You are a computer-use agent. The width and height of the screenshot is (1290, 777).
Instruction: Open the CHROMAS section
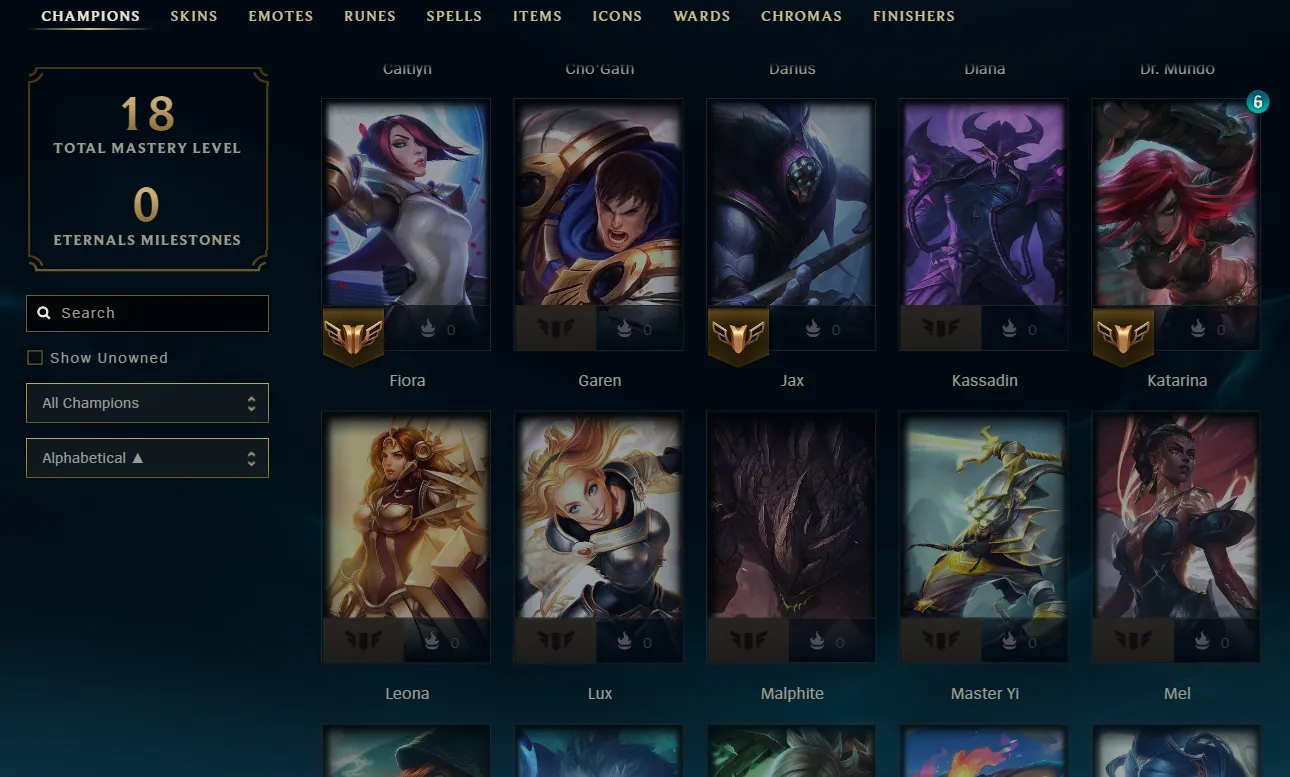coord(801,16)
